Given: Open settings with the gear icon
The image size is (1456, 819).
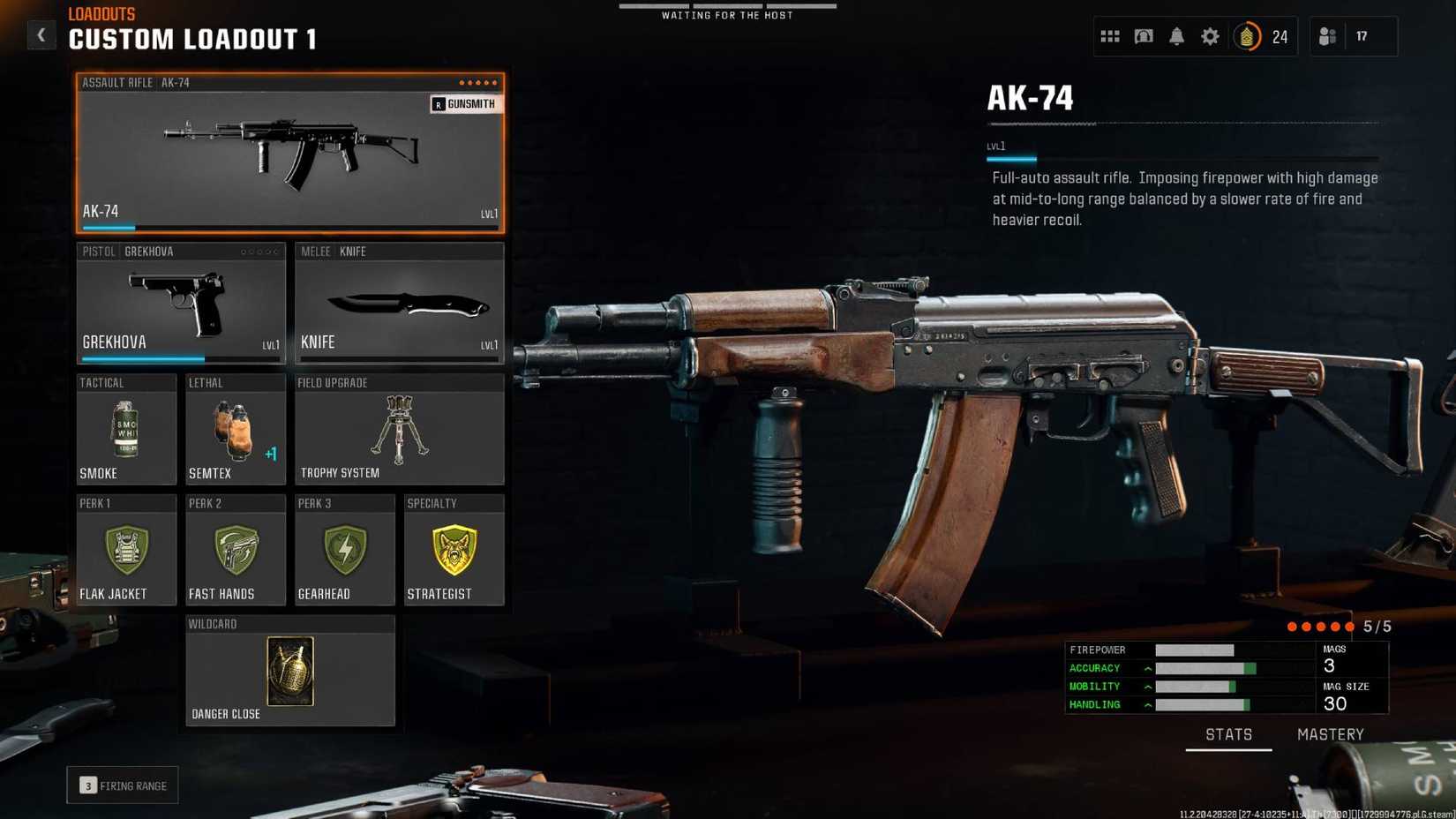Looking at the screenshot, I should click(x=1210, y=36).
